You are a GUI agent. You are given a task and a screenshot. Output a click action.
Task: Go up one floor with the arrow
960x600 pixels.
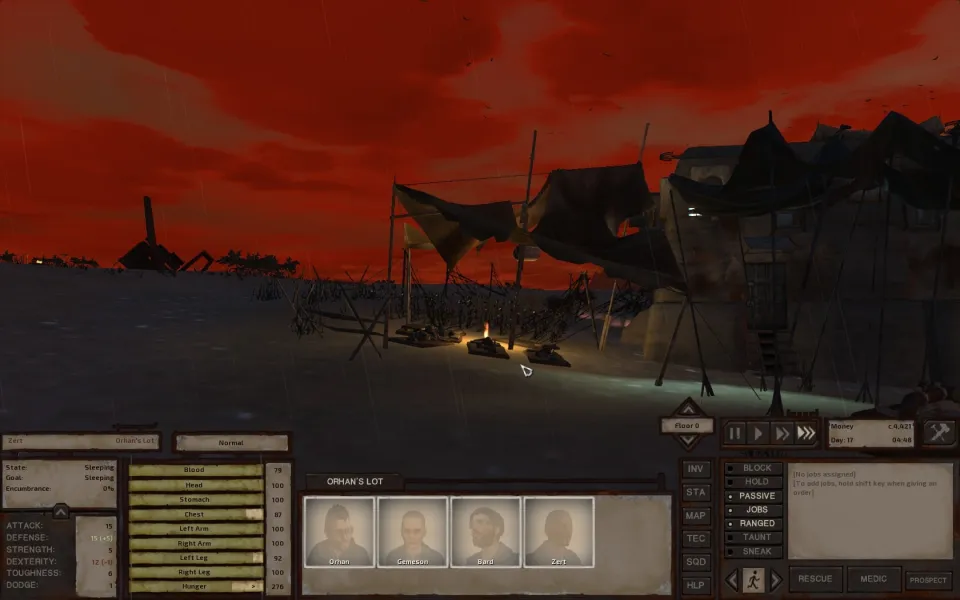click(x=688, y=408)
